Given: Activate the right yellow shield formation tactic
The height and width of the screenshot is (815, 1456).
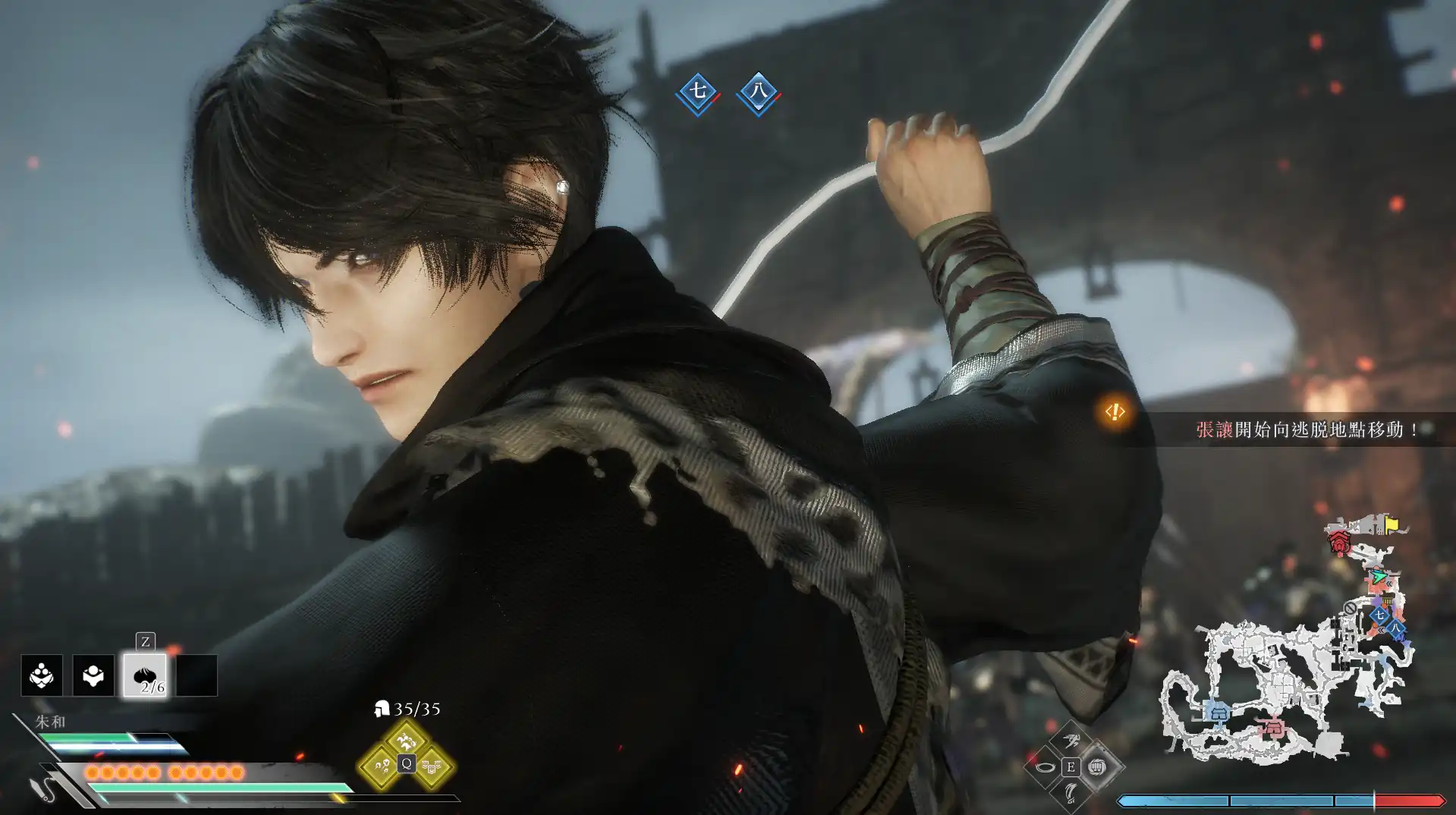Looking at the screenshot, I should coord(432,766).
